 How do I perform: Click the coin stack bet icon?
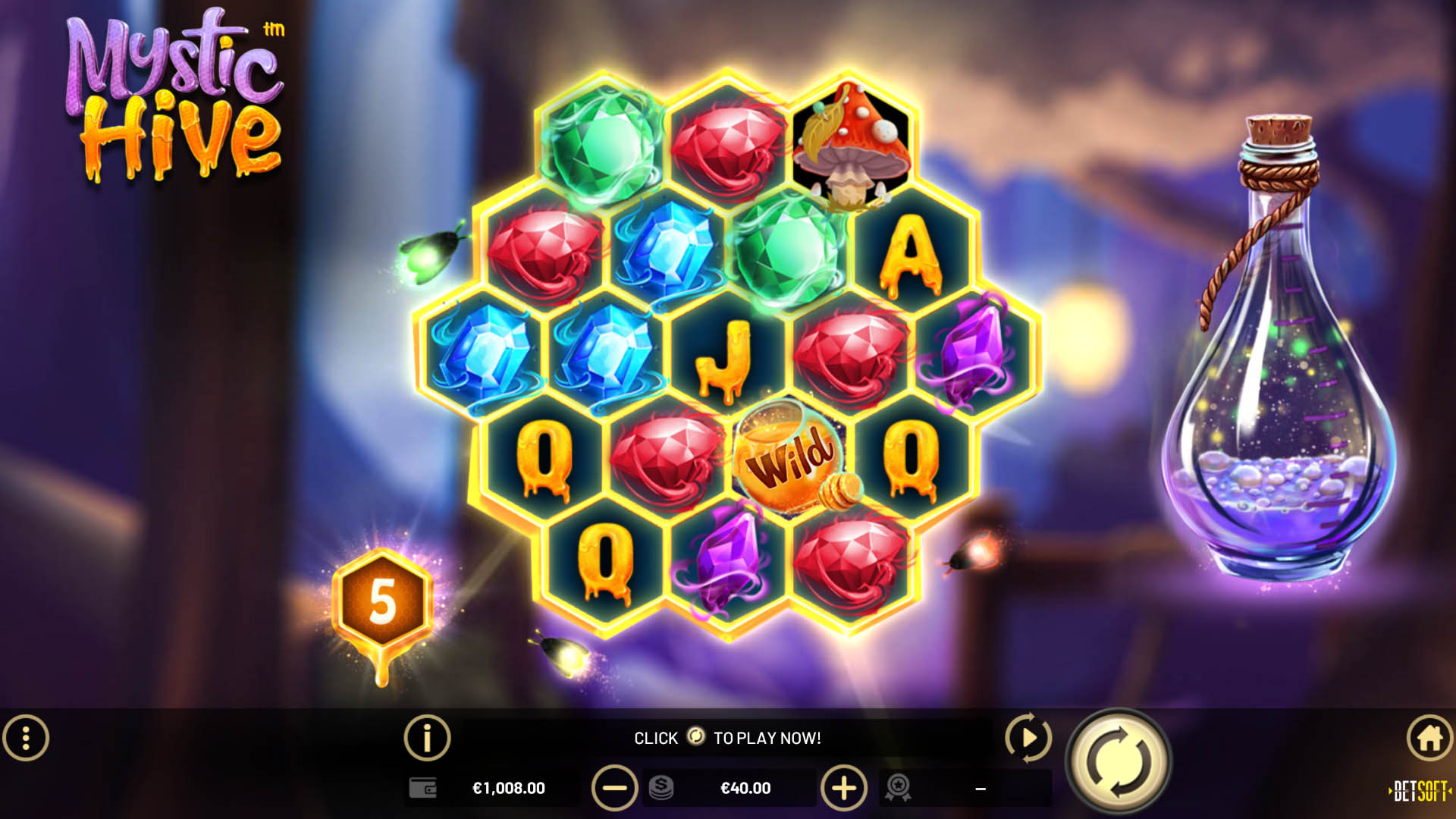[x=661, y=788]
